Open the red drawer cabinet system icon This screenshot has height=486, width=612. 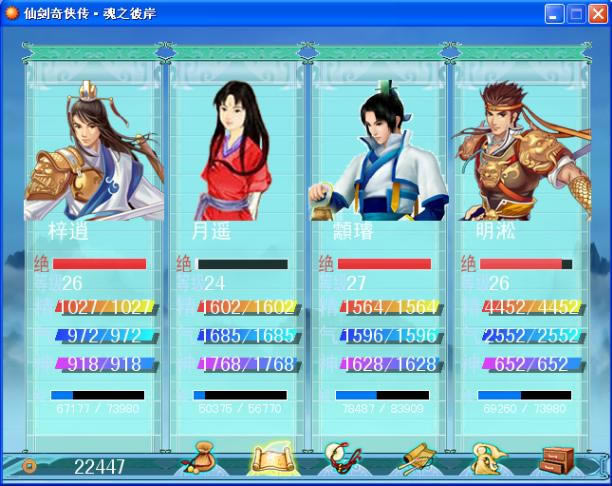point(558,461)
